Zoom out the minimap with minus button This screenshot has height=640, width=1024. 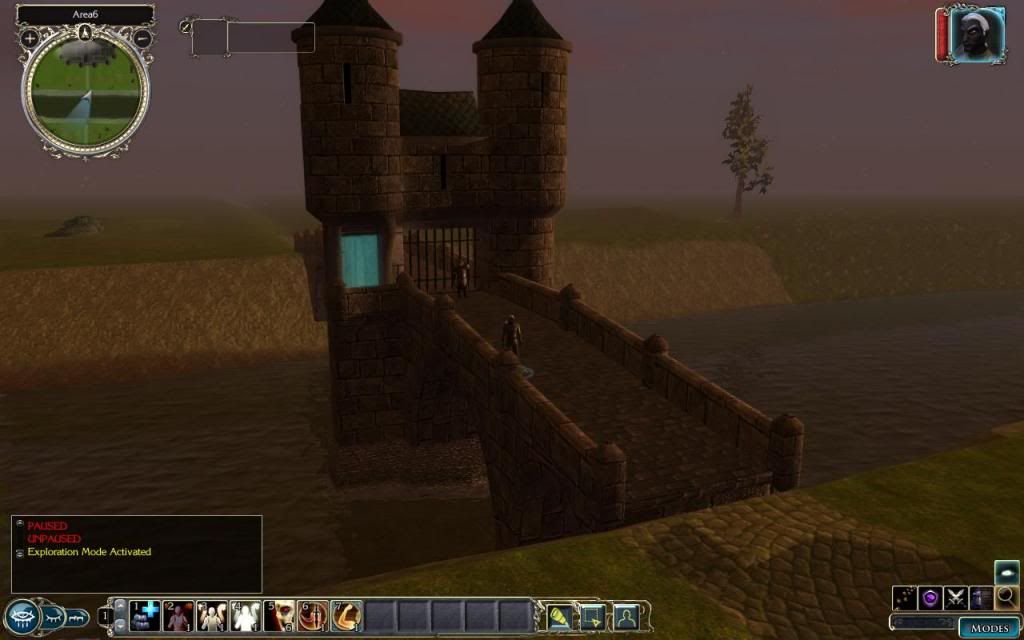click(142, 39)
